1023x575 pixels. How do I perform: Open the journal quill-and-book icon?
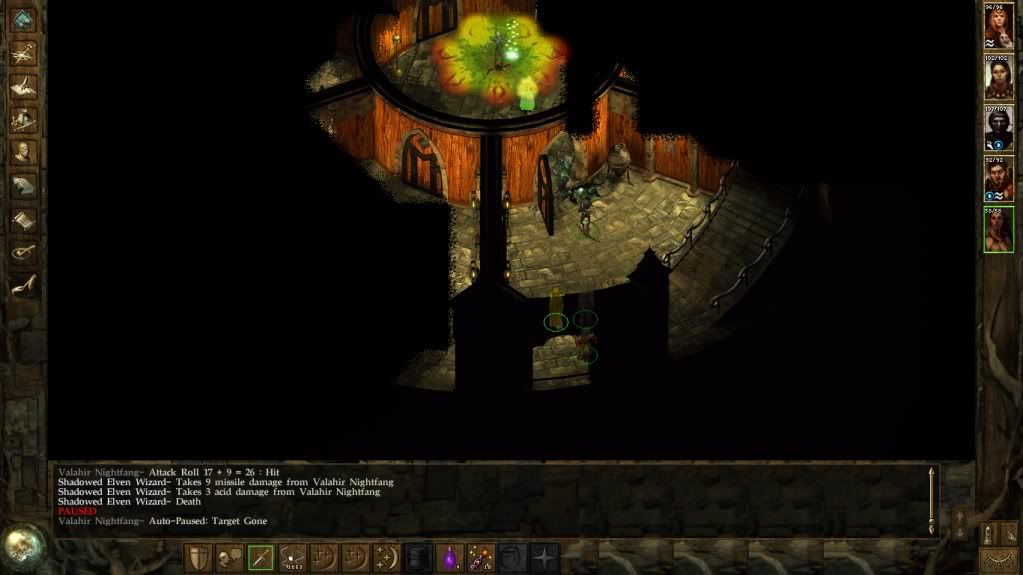coord(23,86)
